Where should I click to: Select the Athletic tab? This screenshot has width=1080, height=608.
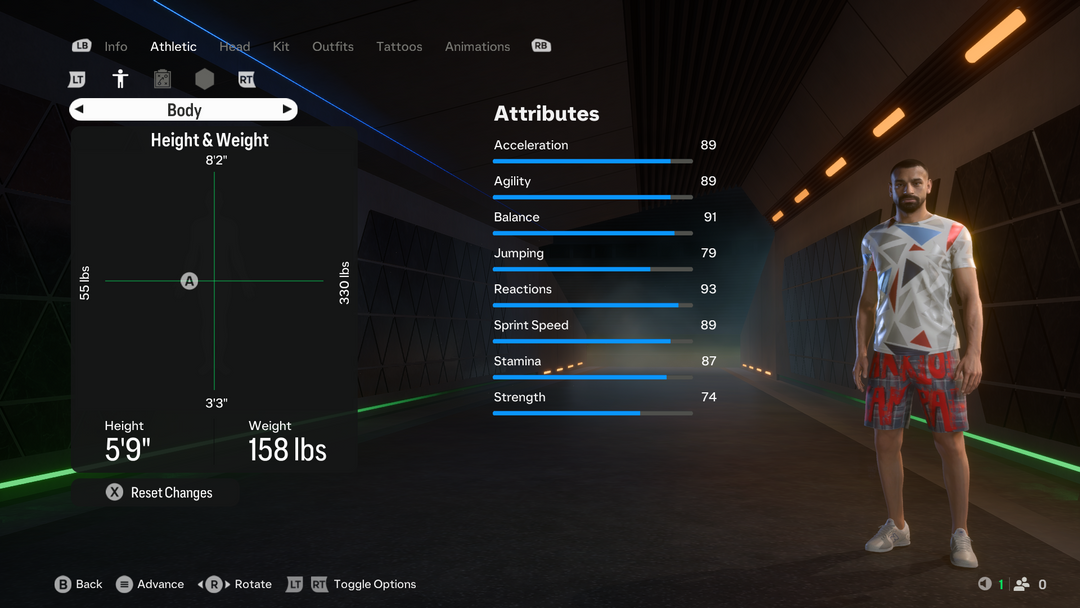pyautogui.click(x=173, y=47)
